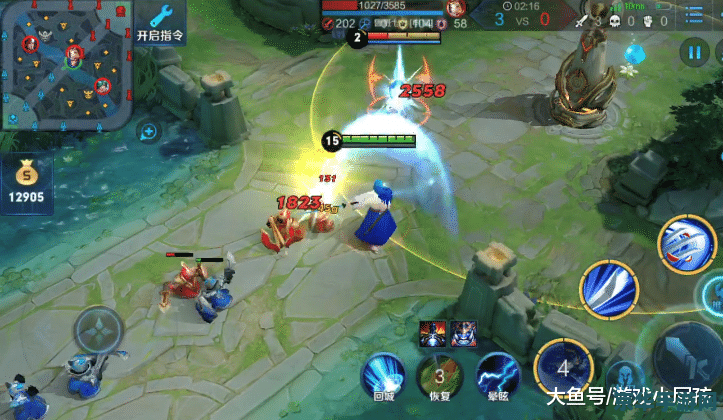Viewport: 723px width, 420px height.
Task: Tap the virtual movement joystick
Action: coord(100,331)
